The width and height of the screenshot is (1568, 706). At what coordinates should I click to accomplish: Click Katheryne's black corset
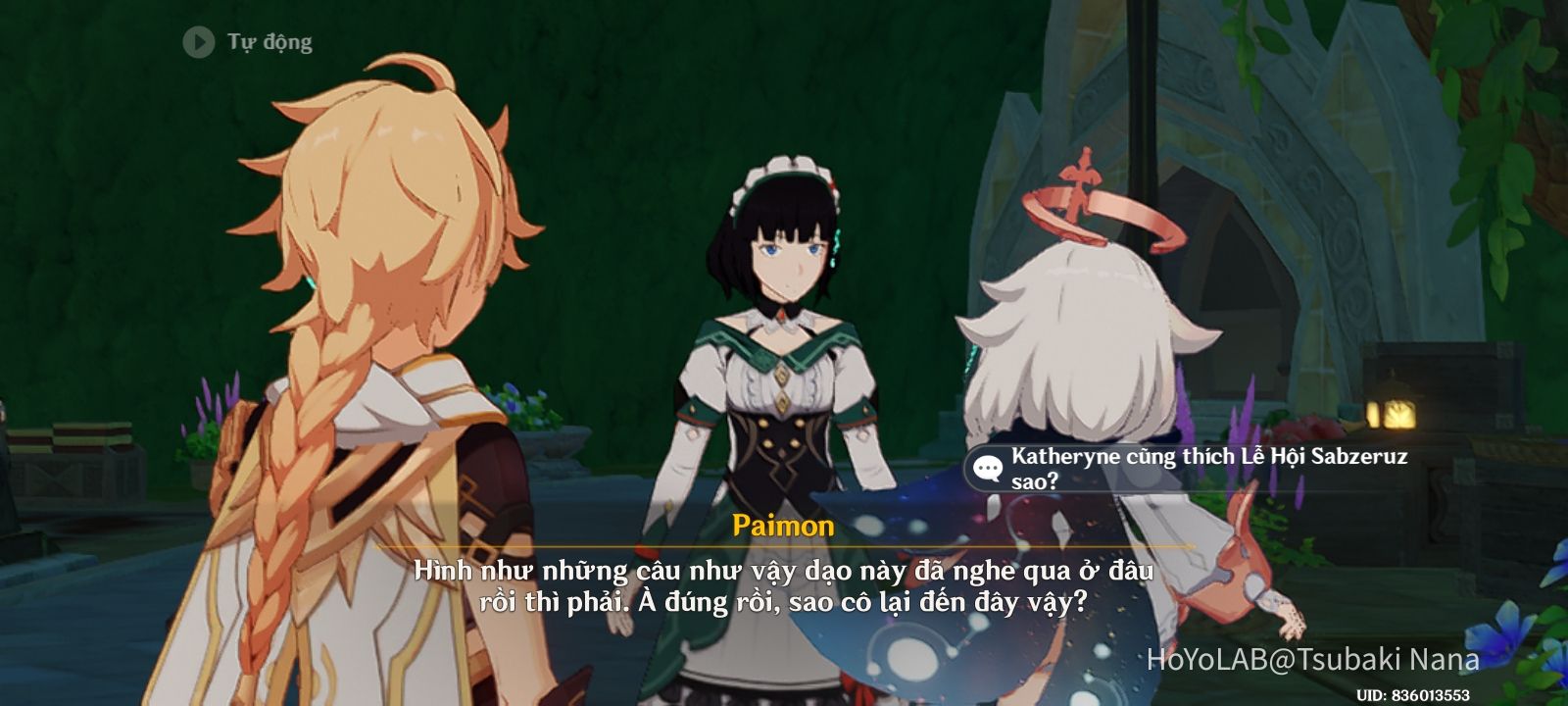[x=784, y=451]
